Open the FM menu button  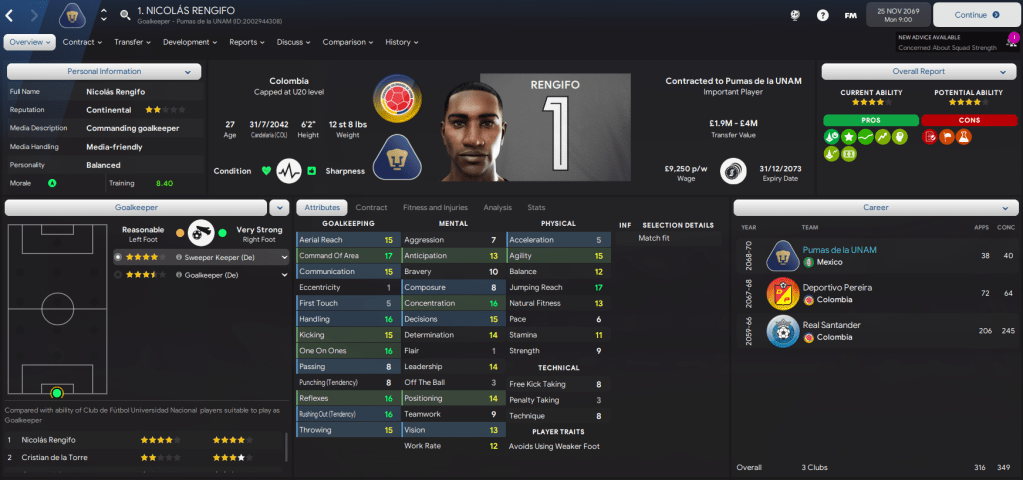850,15
